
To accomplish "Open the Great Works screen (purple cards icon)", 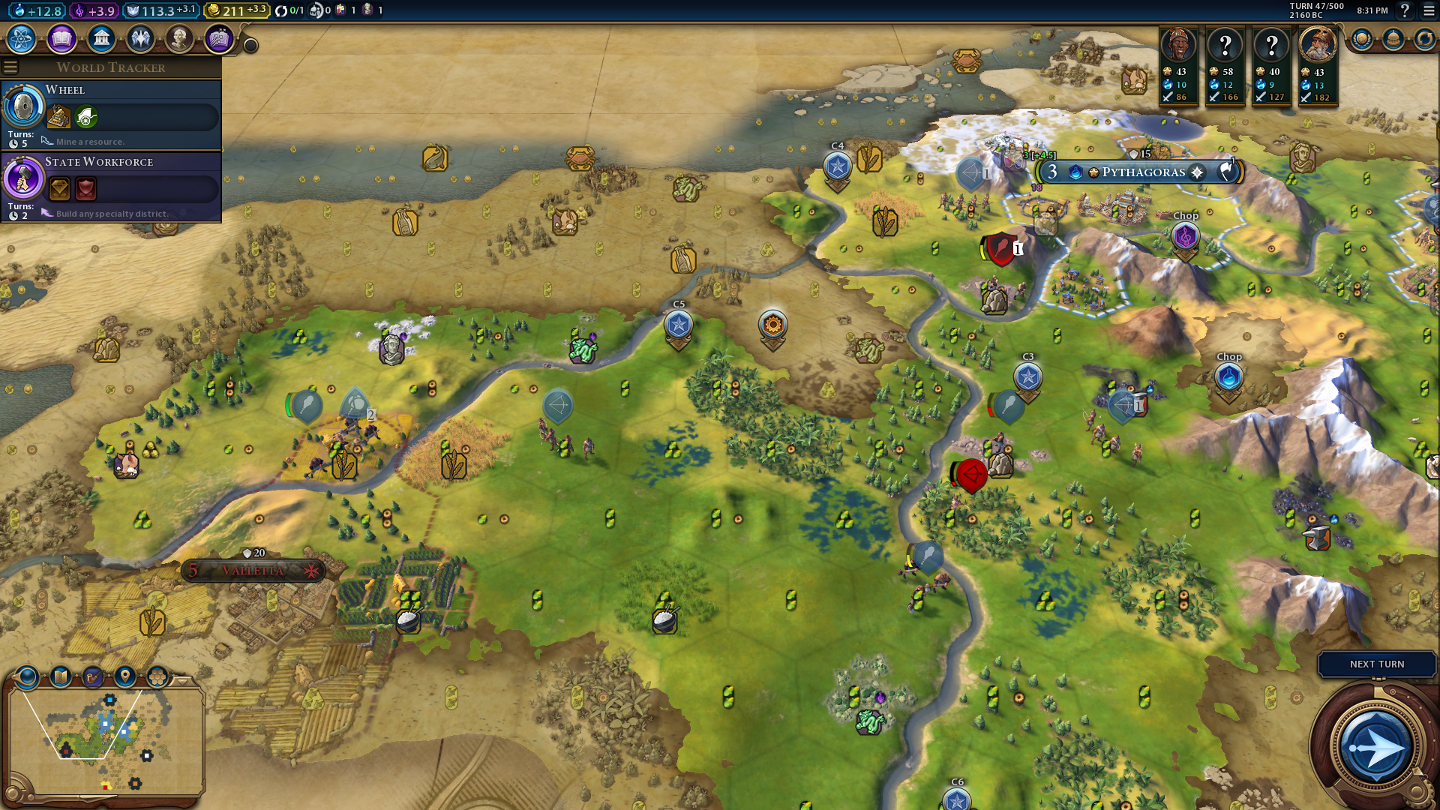I will click(x=219, y=39).
